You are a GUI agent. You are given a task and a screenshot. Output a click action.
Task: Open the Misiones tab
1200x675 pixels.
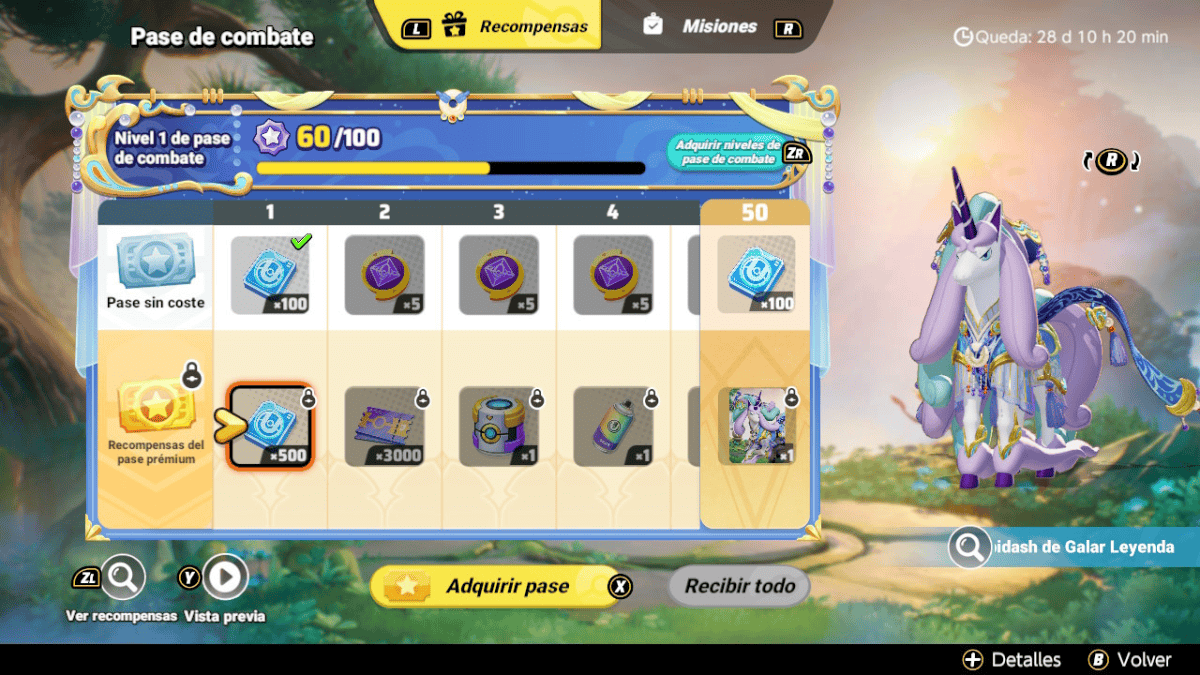coord(718,27)
